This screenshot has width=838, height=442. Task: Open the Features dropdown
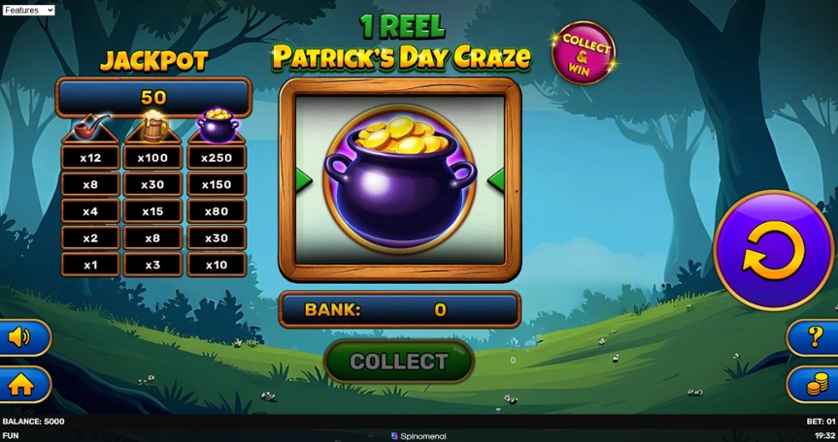tap(29, 10)
